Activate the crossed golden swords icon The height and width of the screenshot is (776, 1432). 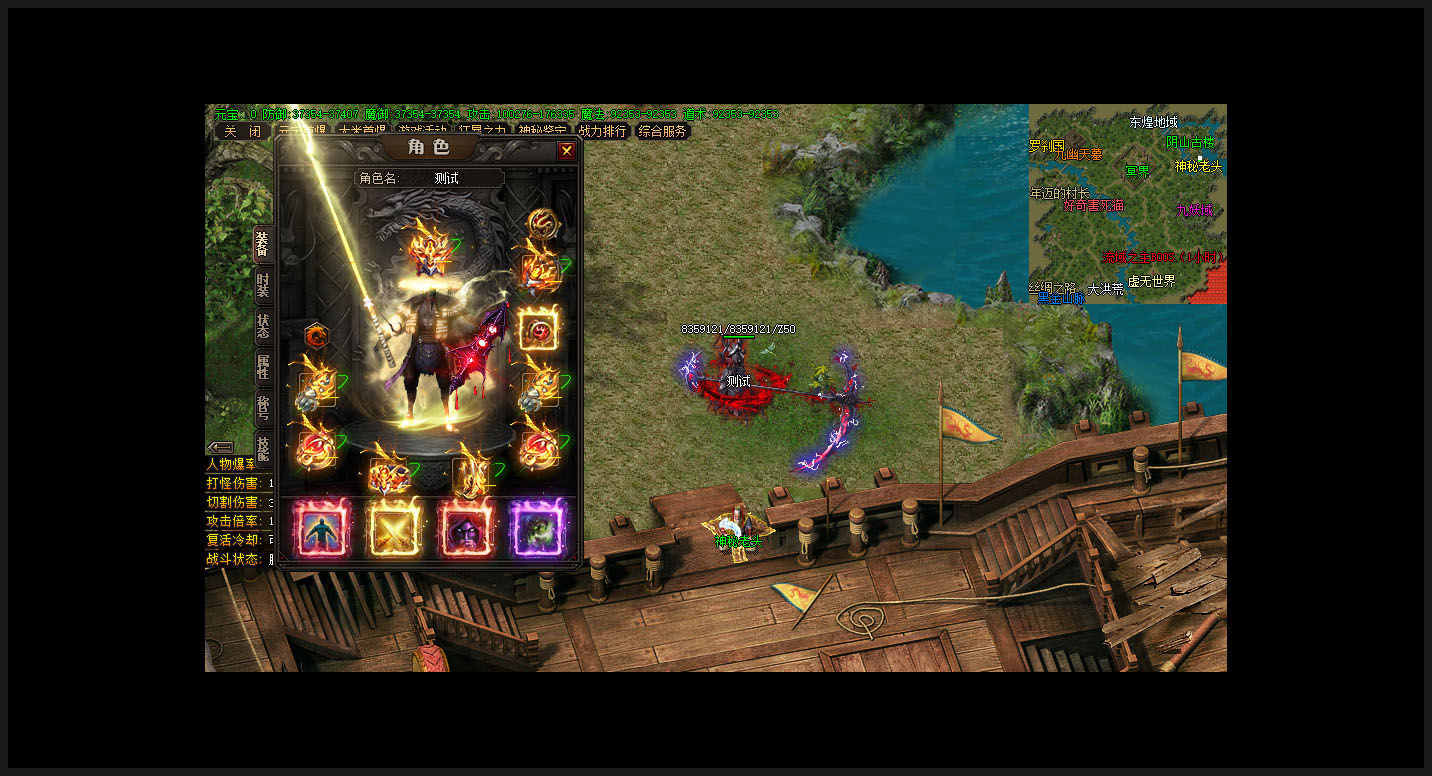pyautogui.click(x=394, y=528)
